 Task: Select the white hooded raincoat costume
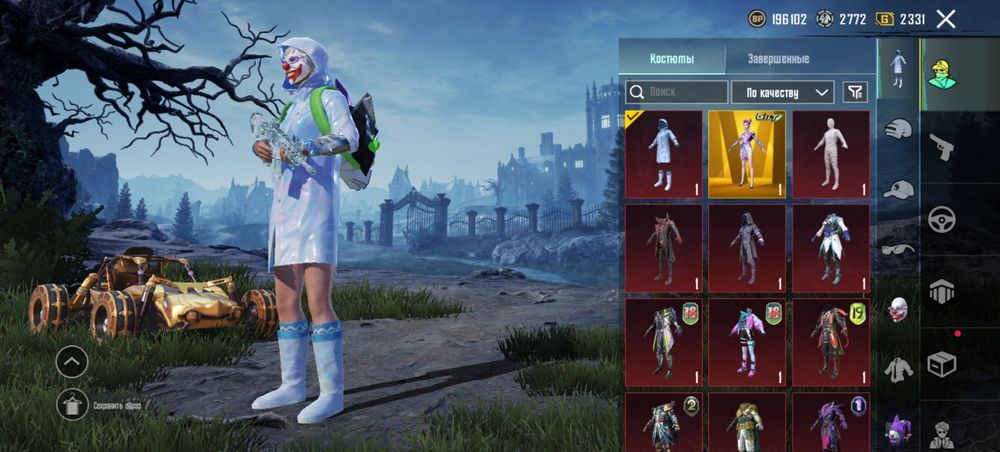click(x=664, y=154)
